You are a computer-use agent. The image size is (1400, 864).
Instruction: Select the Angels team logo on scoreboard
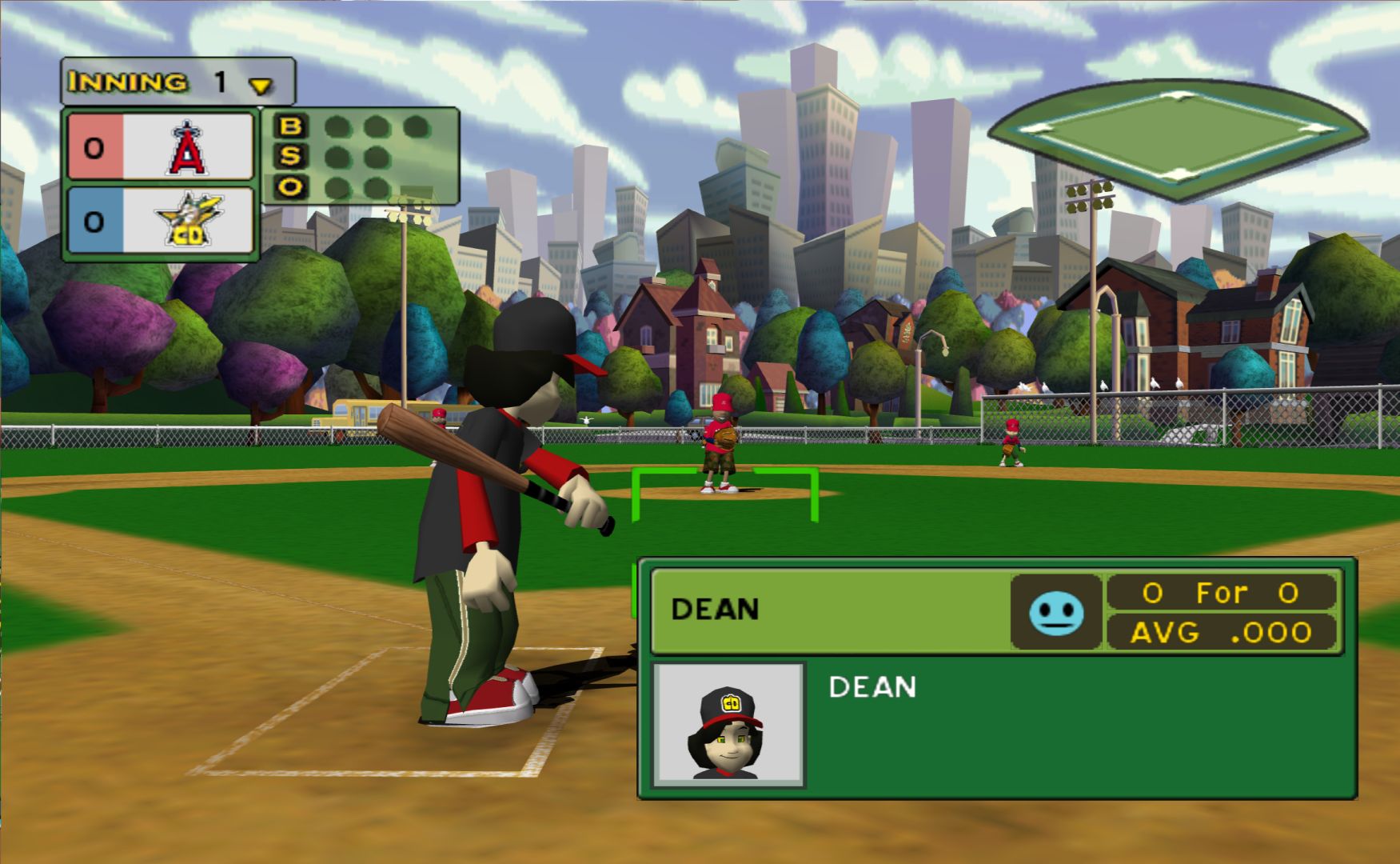[x=187, y=147]
